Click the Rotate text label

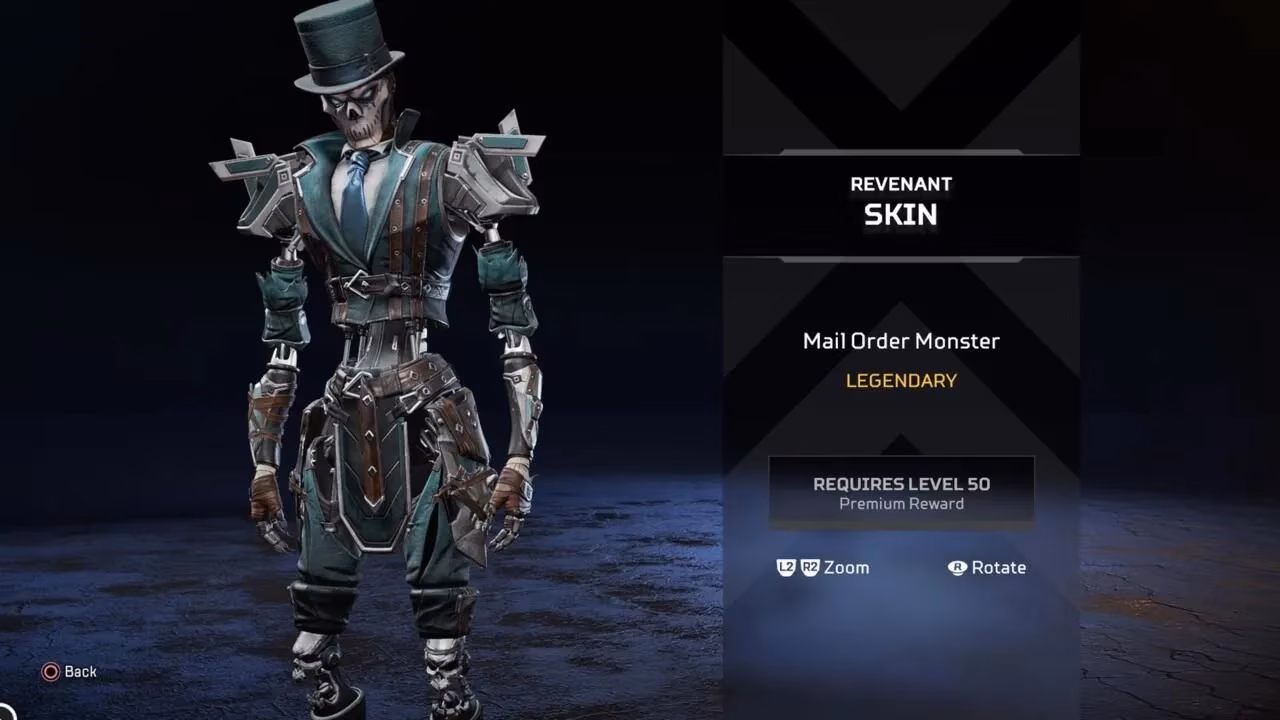pyautogui.click(x=998, y=567)
